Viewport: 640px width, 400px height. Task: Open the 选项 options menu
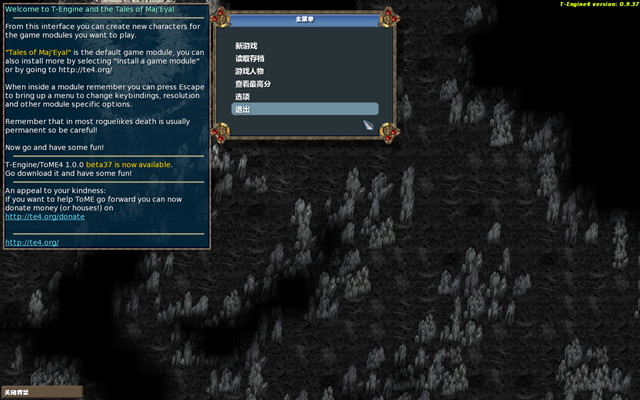click(241, 96)
